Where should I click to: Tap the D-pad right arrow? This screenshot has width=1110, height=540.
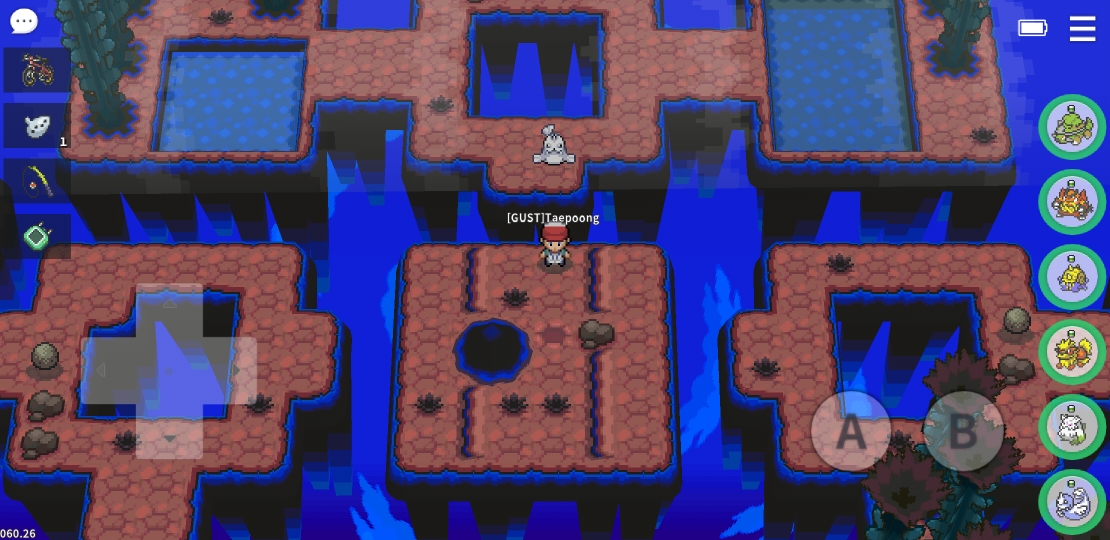236,370
